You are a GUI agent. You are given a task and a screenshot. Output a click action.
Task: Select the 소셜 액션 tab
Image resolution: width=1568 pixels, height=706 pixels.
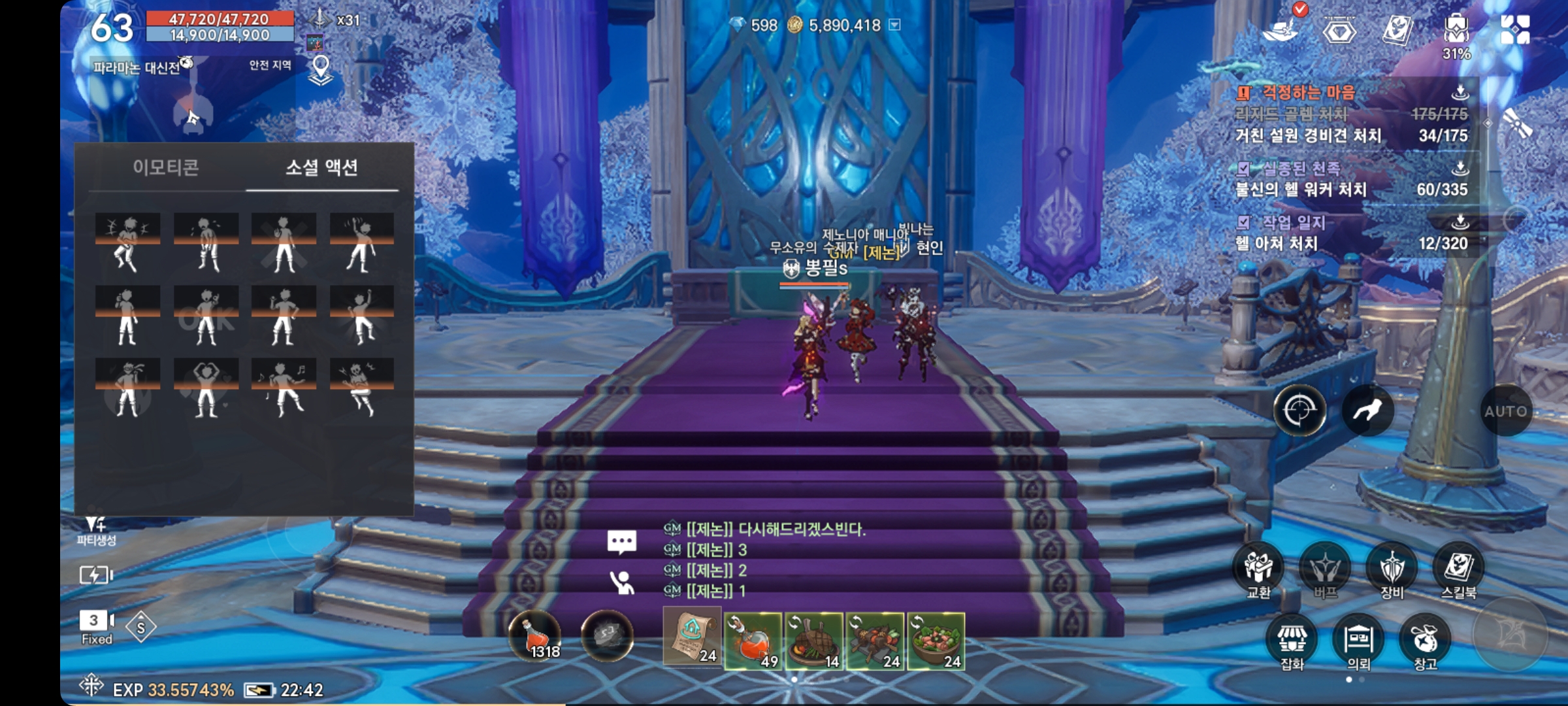coord(321,168)
